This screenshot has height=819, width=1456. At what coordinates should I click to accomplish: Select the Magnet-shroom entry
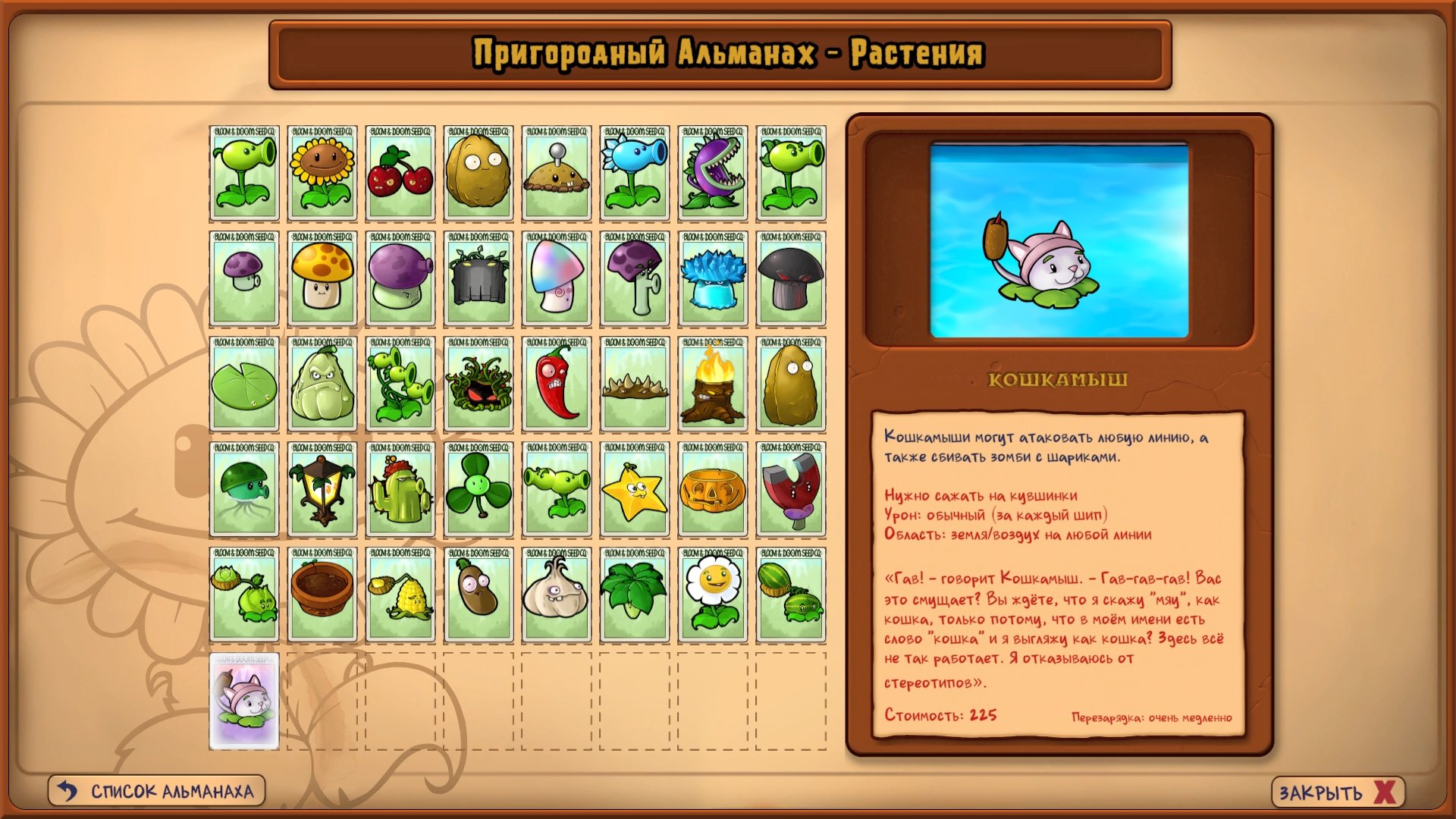[x=791, y=490]
